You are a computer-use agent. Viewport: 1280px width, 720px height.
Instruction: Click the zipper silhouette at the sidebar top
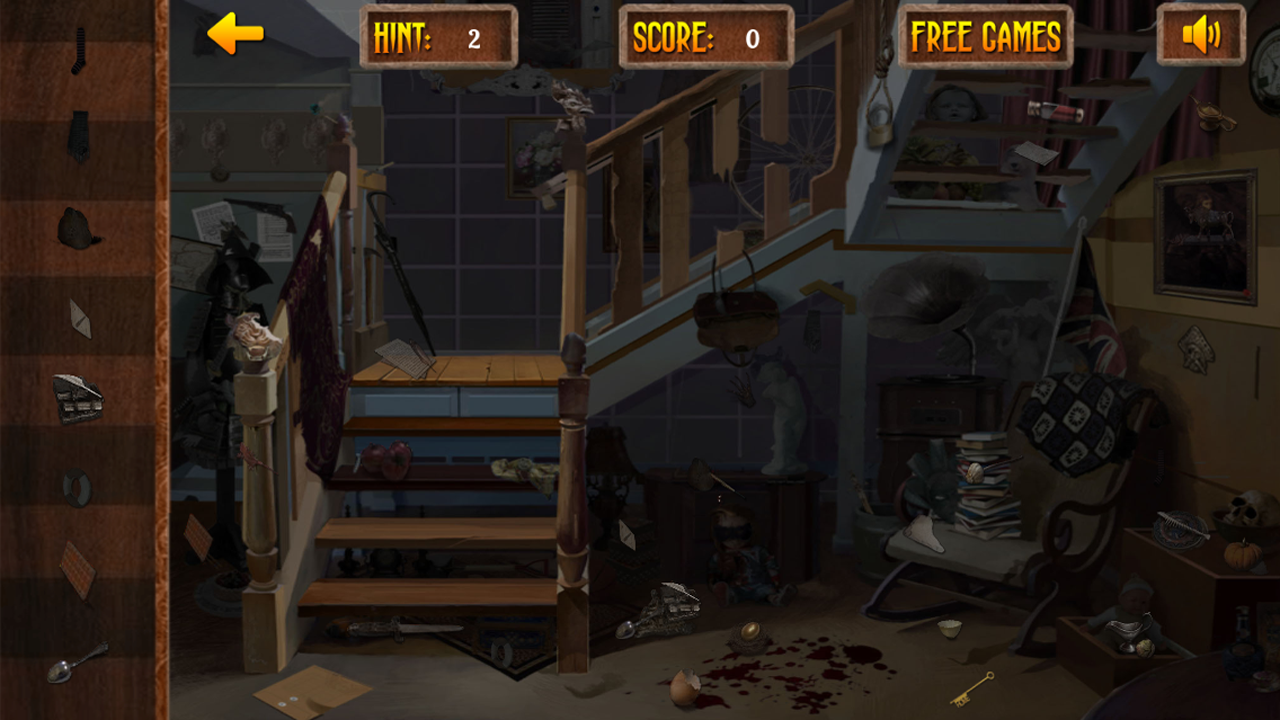80,50
